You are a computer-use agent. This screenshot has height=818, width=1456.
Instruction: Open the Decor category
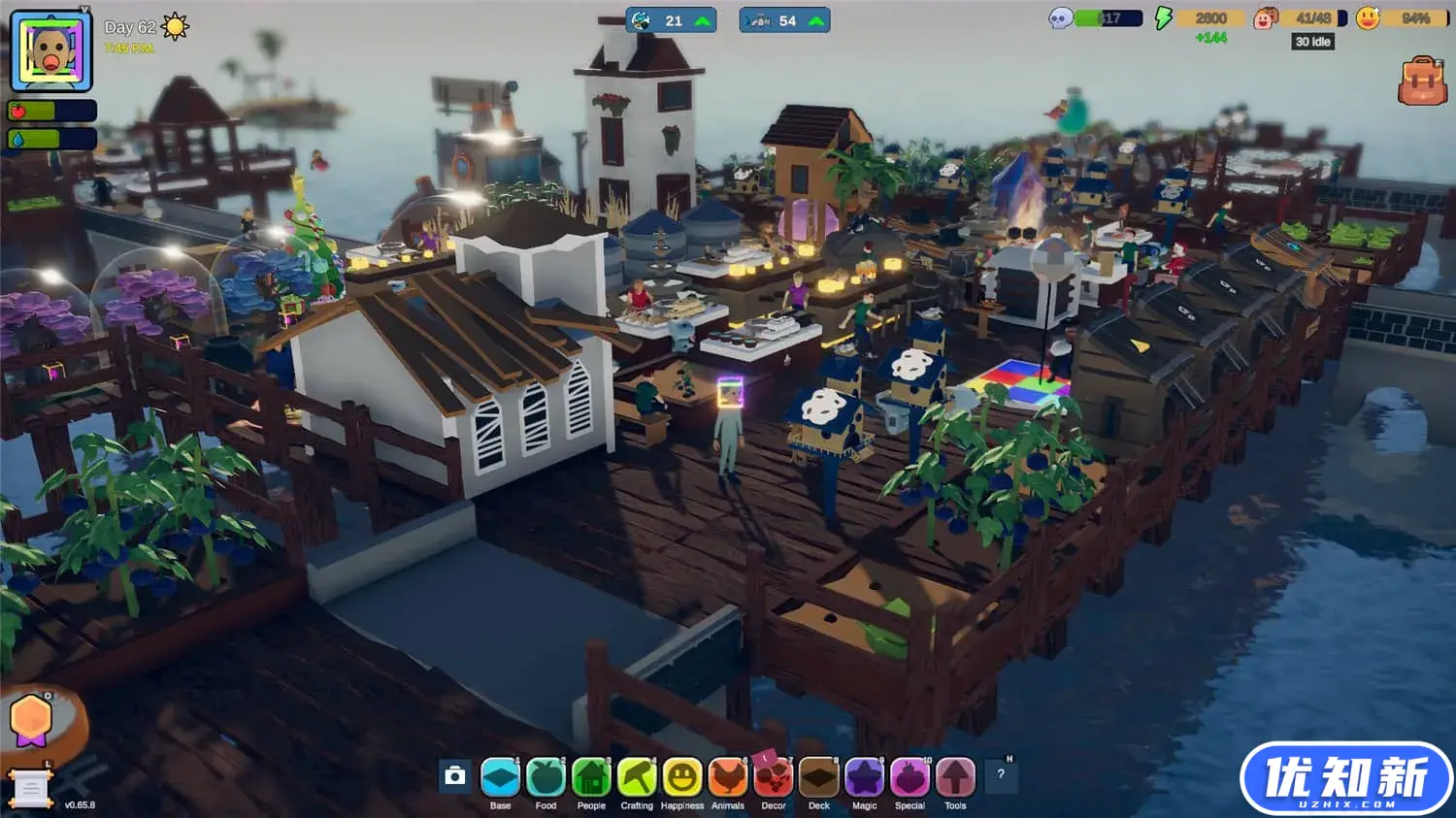pos(774,777)
